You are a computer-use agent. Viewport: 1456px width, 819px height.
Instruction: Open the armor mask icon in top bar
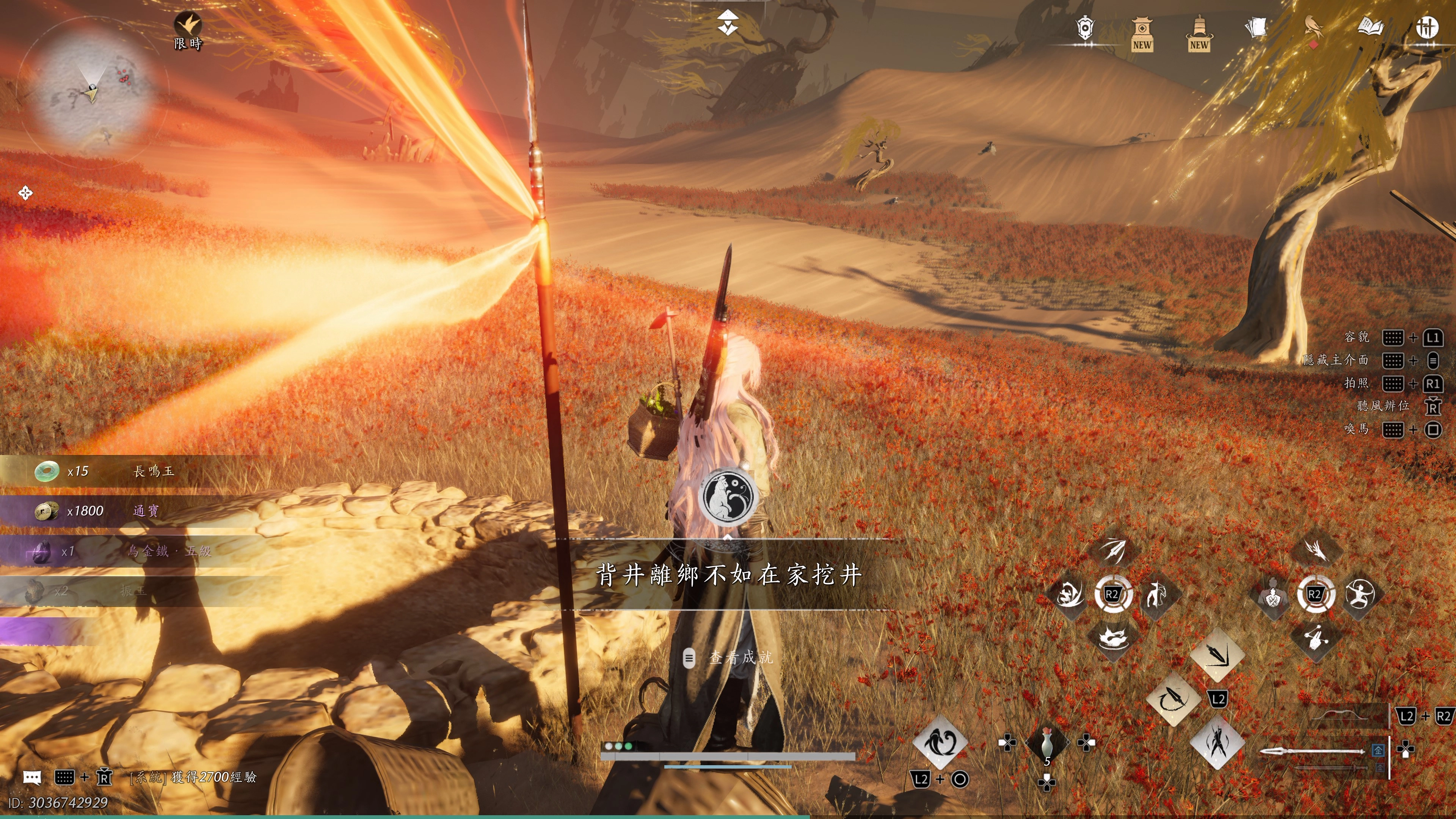pos(1085,28)
